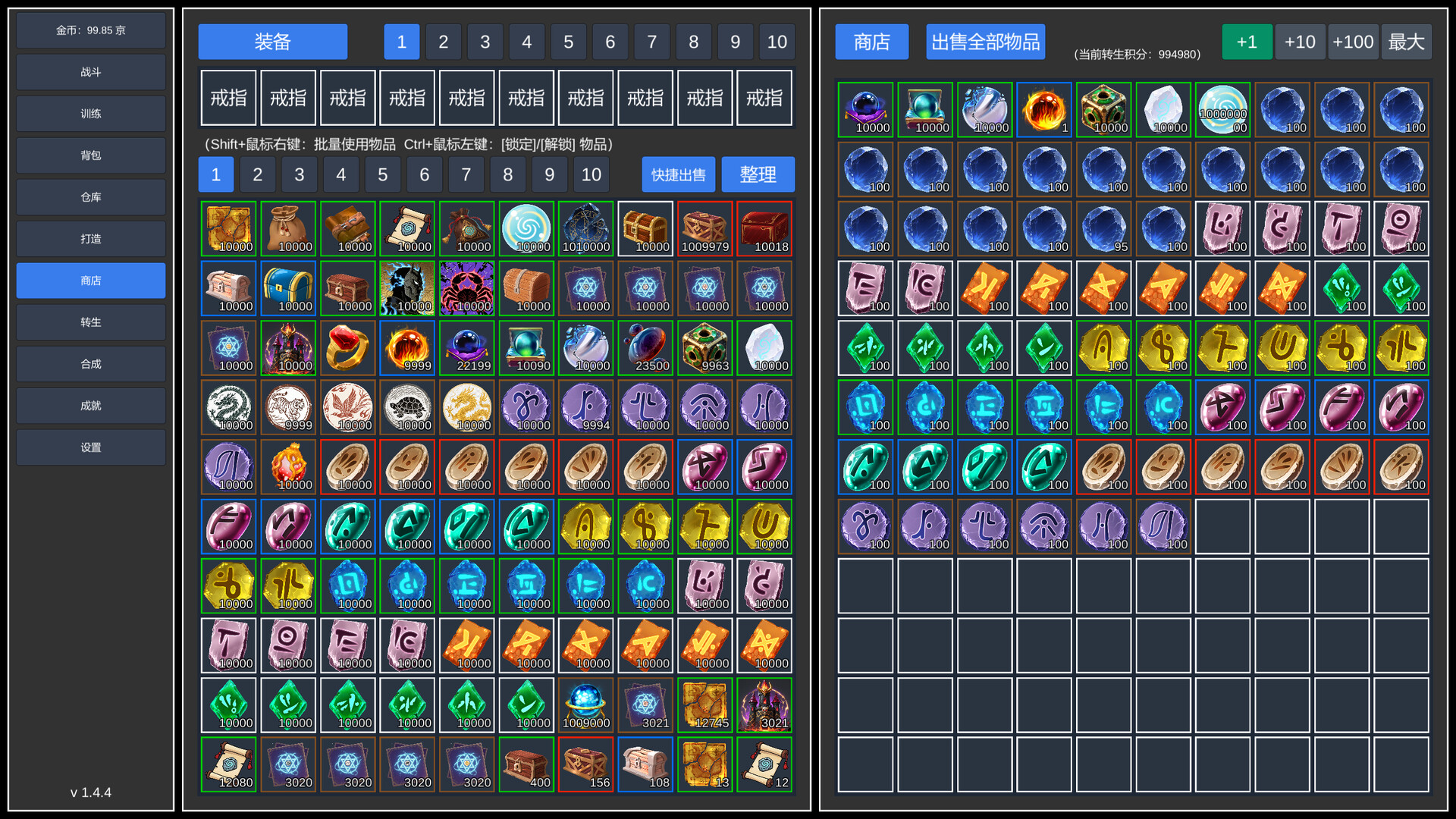Screen dimensions: 1456x819
Task: Click the 金币 gold amount display
Action: pyautogui.click(x=90, y=30)
